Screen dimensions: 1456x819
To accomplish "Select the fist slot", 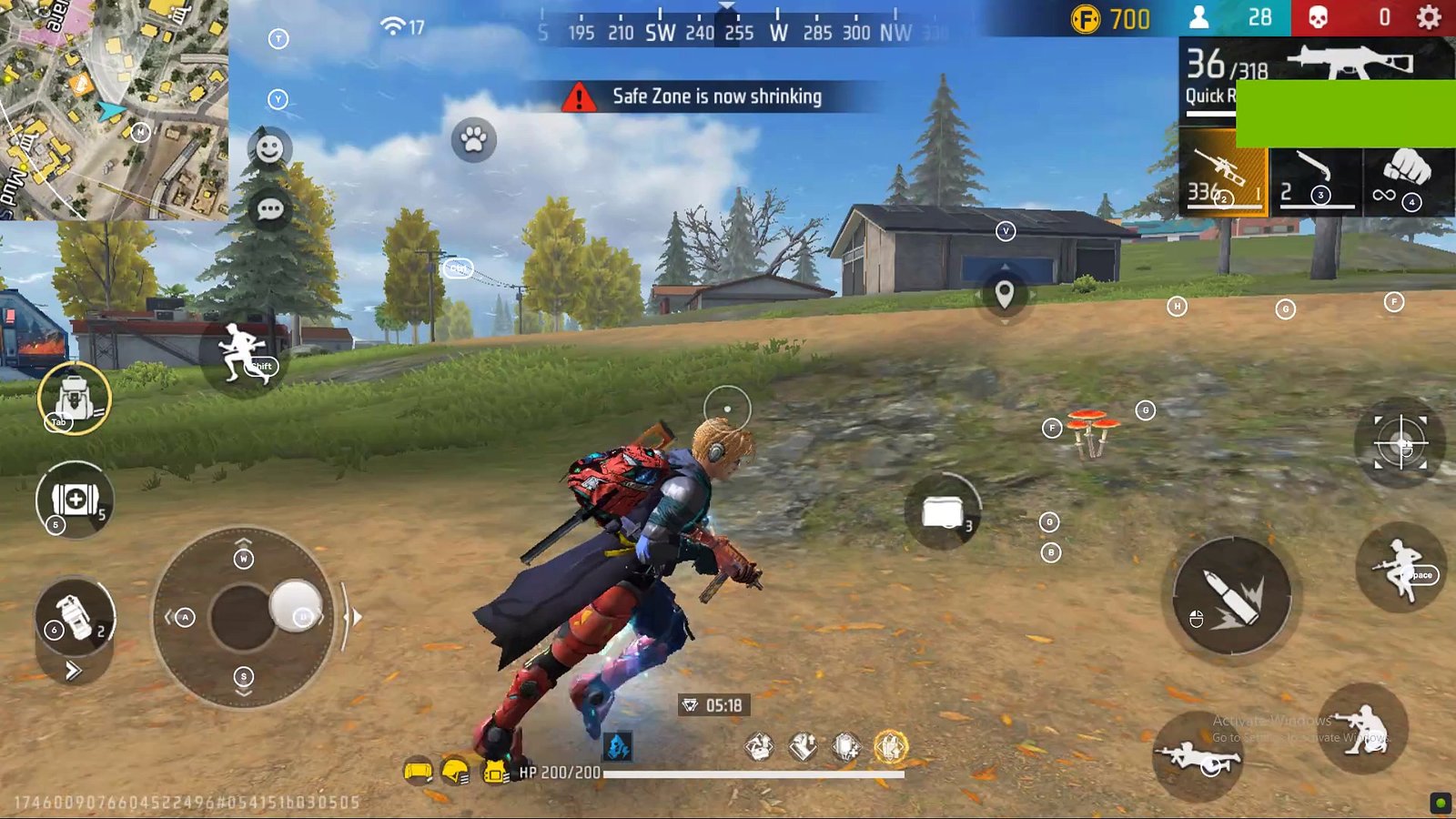I will click(1407, 173).
